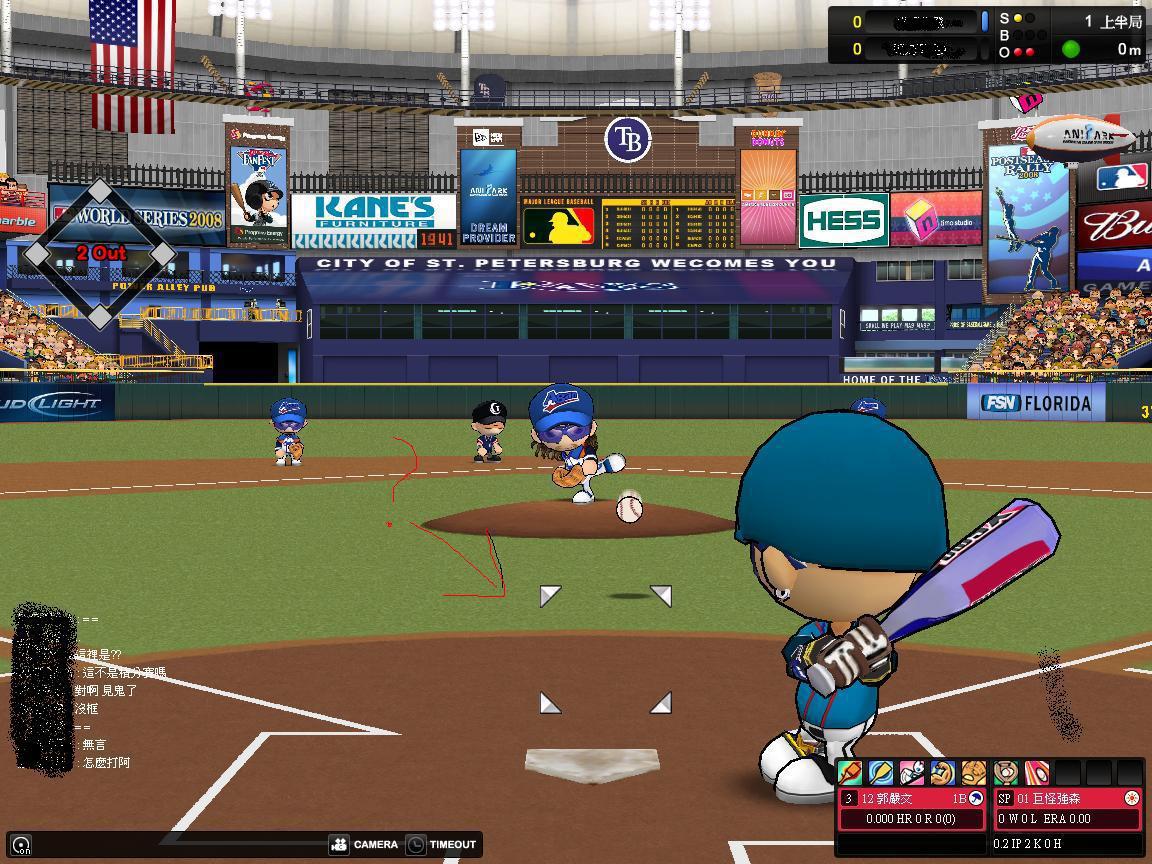Viewport: 1152px width, 864px height.
Task: Select the brown glove item on blue
Action: pyautogui.click(x=943, y=773)
